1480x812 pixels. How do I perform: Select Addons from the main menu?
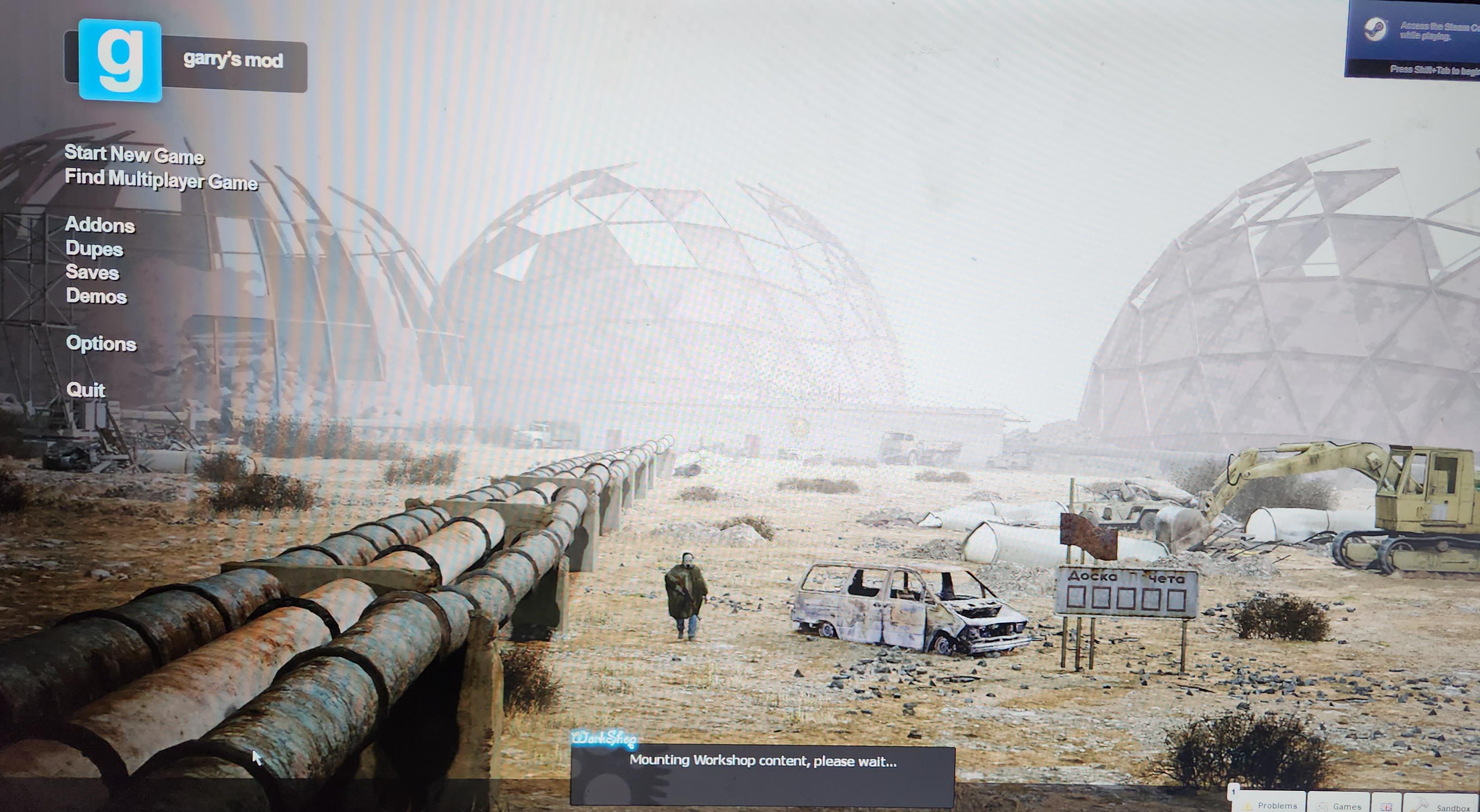coord(101,225)
